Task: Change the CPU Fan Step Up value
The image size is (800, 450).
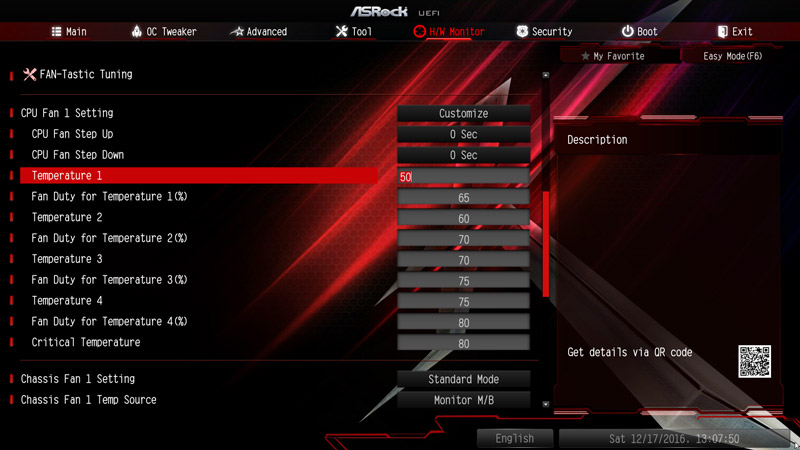Action: point(463,134)
